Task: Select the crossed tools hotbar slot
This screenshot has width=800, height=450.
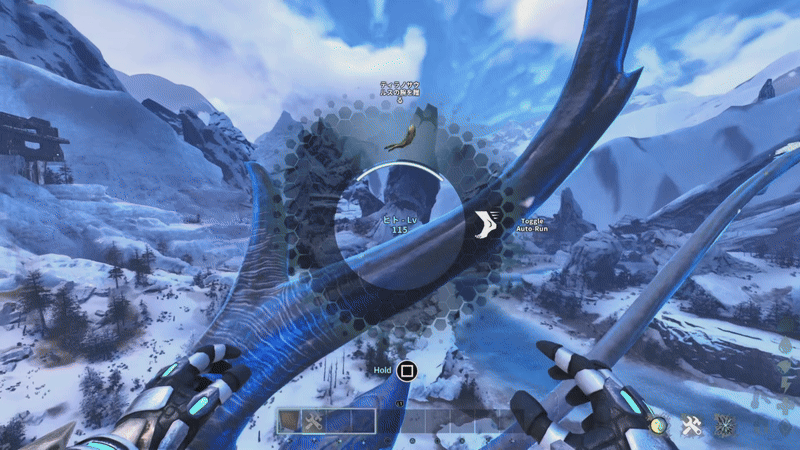Action: (x=312, y=421)
